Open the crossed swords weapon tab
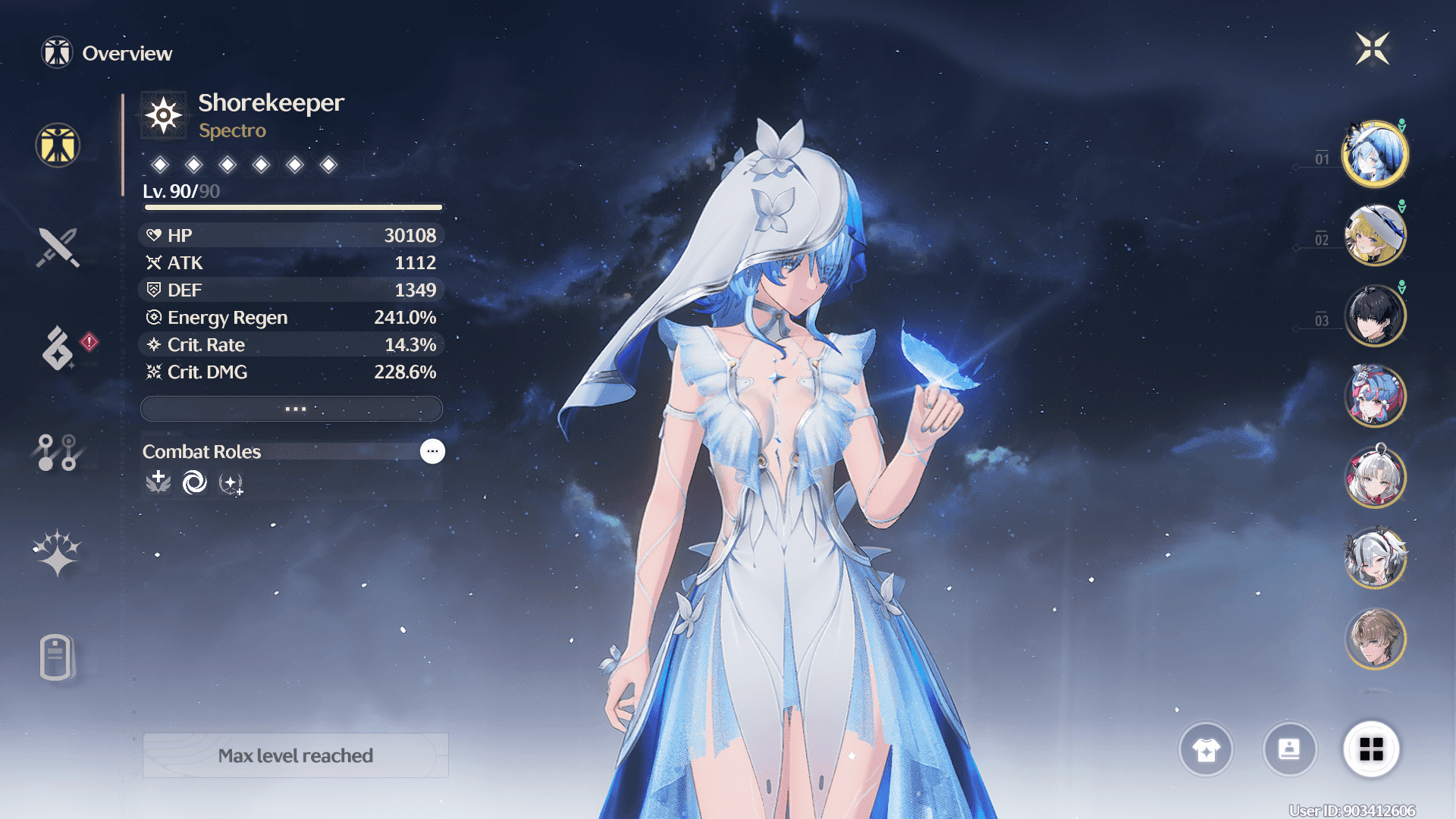 point(58,247)
